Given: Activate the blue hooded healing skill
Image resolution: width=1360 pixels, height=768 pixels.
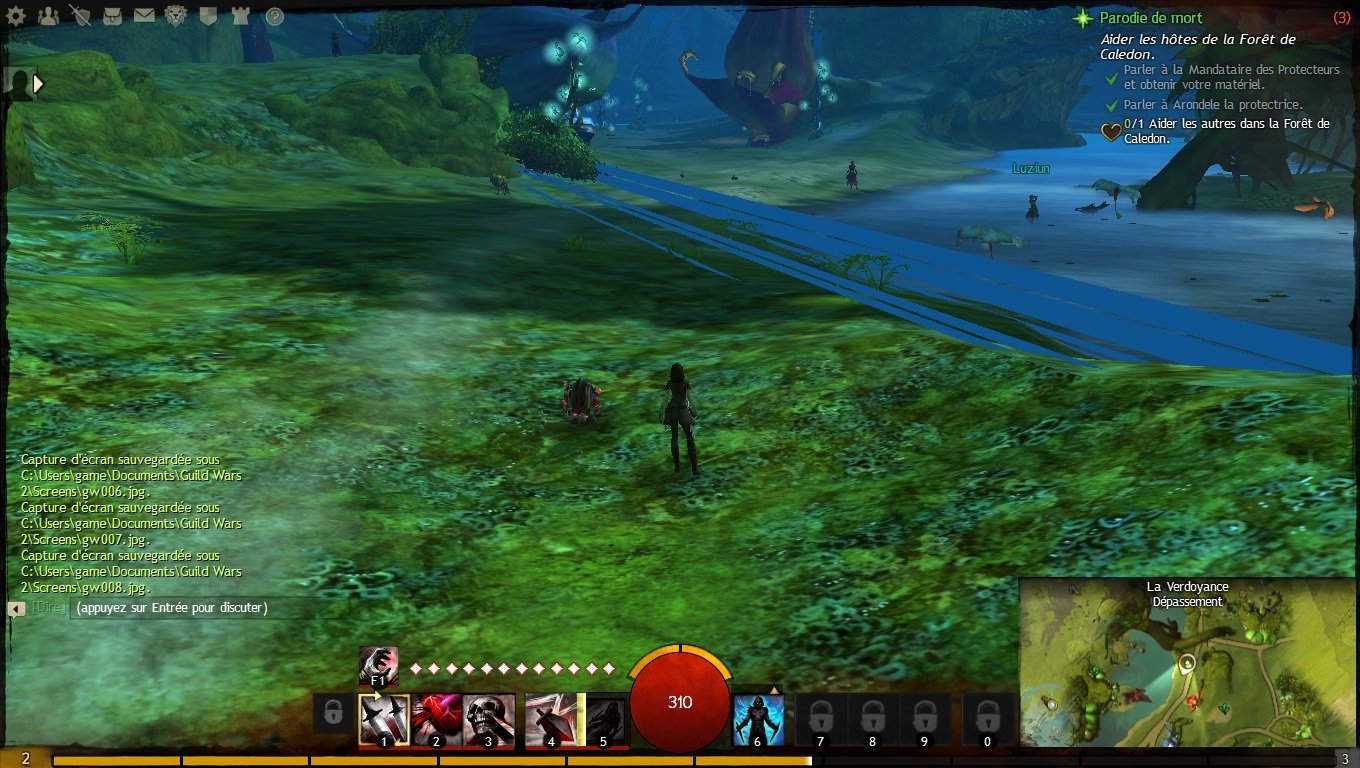Looking at the screenshot, I should (x=758, y=720).
